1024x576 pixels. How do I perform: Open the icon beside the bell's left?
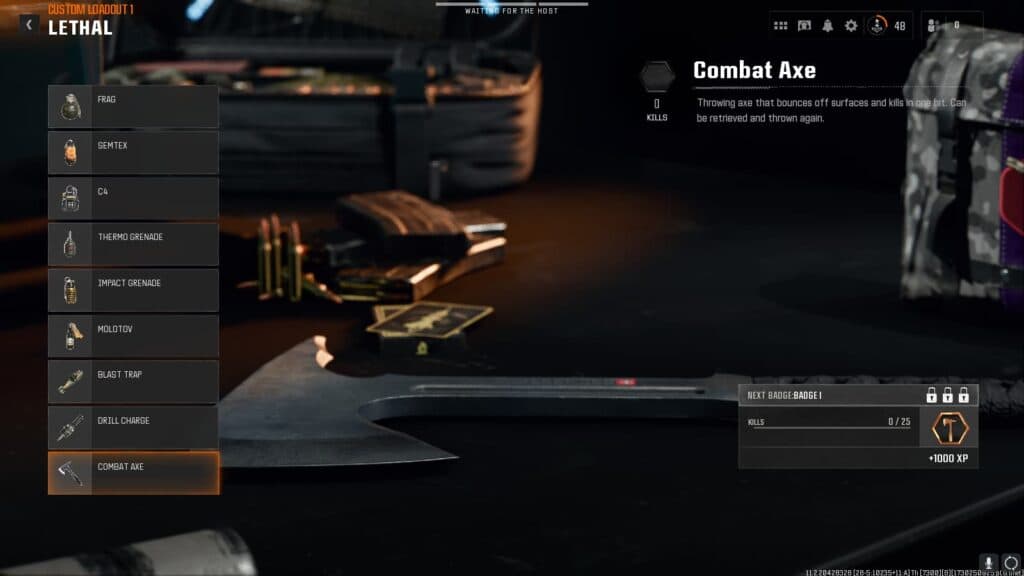pyautogui.click(x=804, y=26)
